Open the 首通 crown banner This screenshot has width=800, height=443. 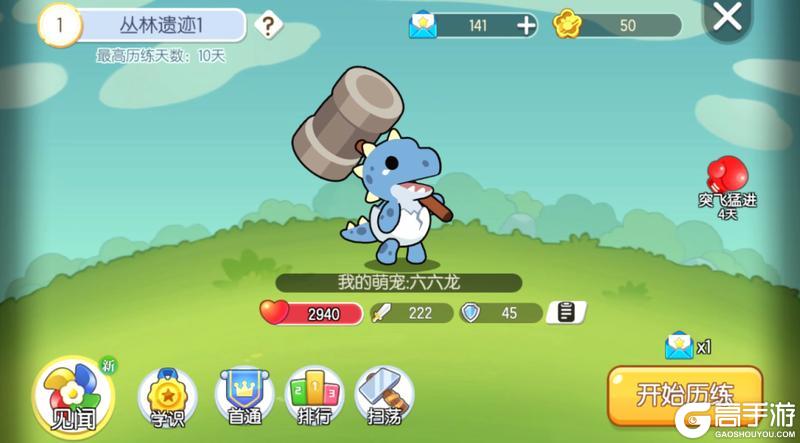click(244, 396)
